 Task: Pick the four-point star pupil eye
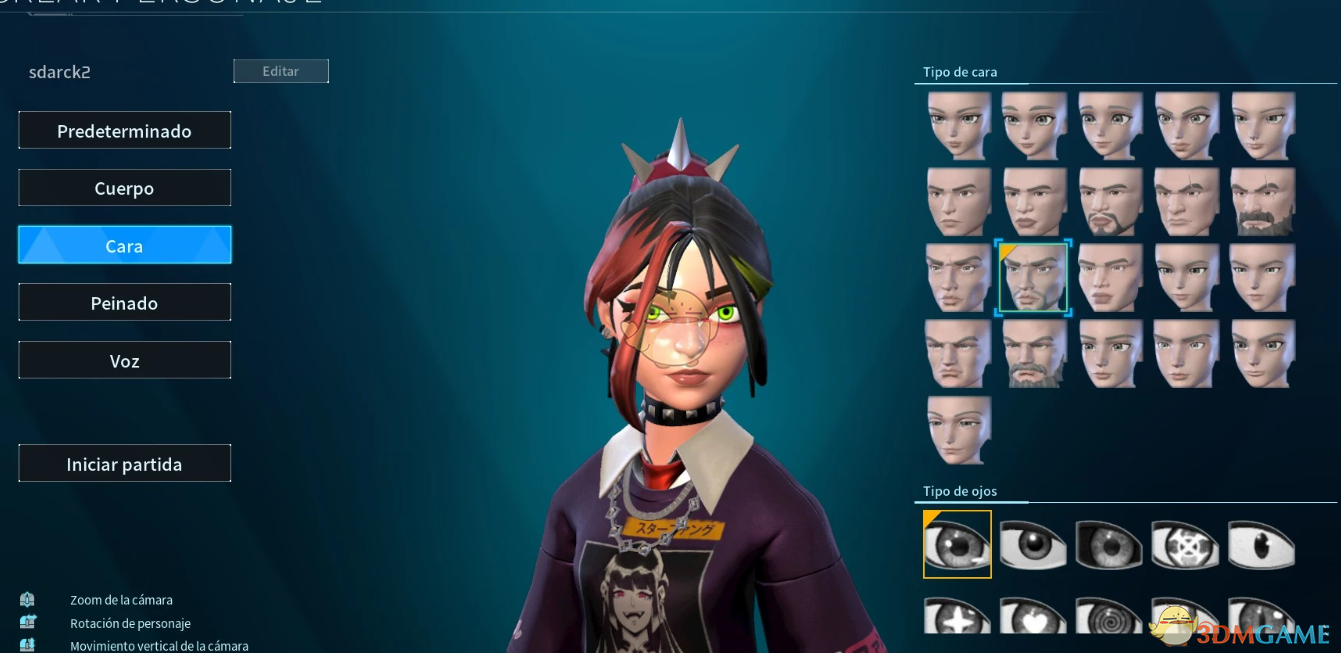pos(957,616)
